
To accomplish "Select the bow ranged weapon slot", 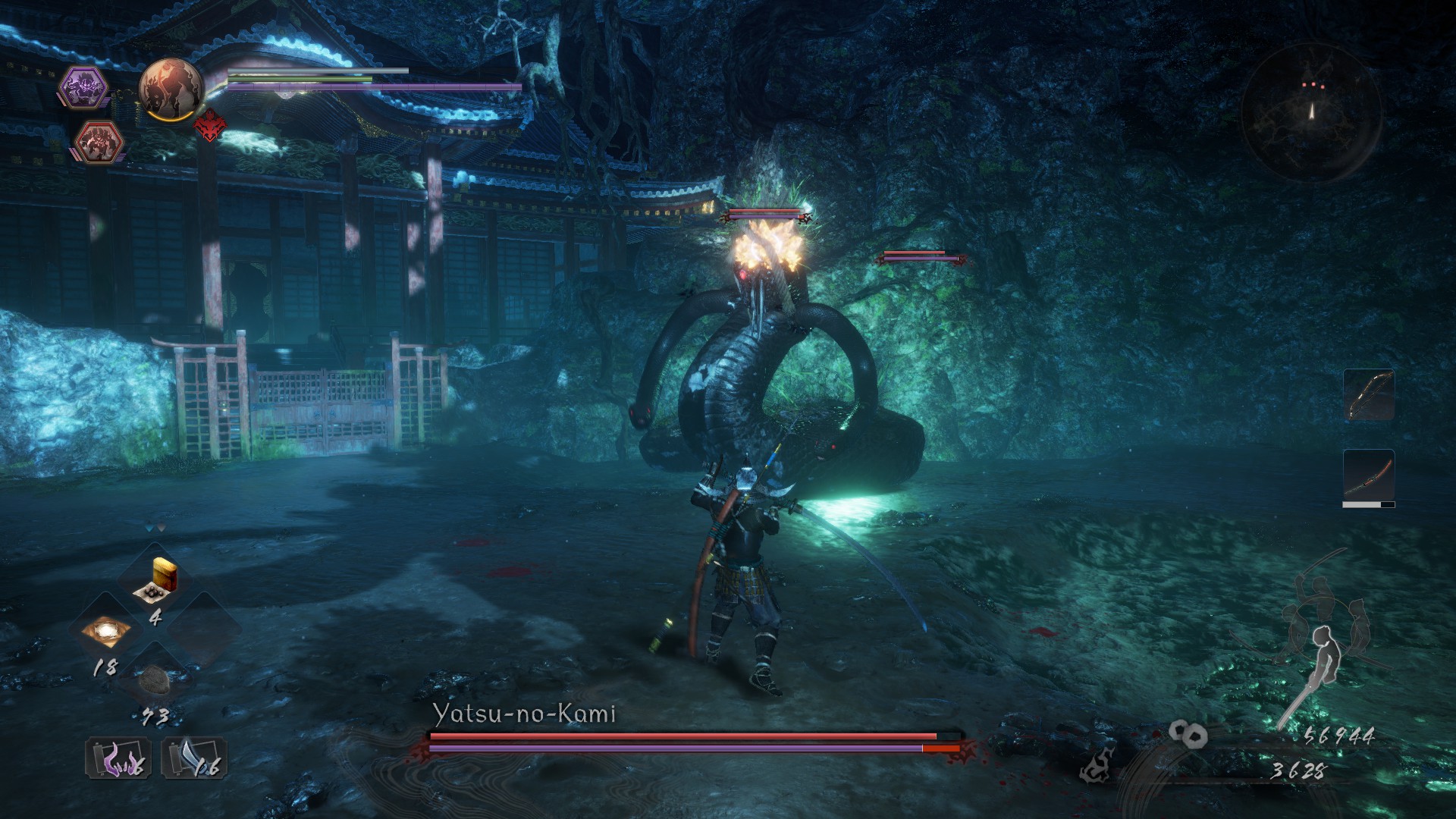I will [x=1369, y=395].
